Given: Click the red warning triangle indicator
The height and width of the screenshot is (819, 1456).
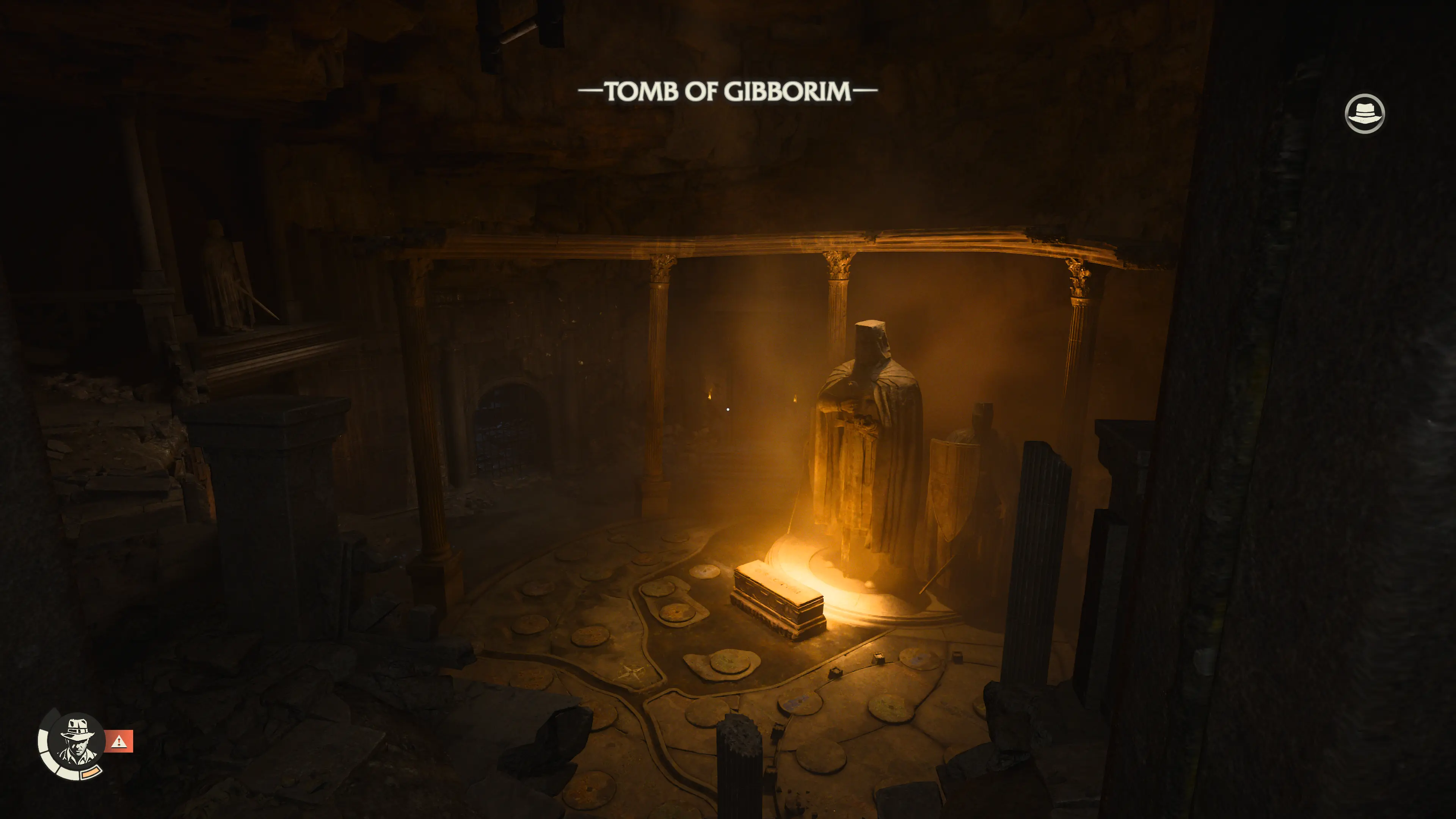Looking at the screenshot, I should [119, 741].
